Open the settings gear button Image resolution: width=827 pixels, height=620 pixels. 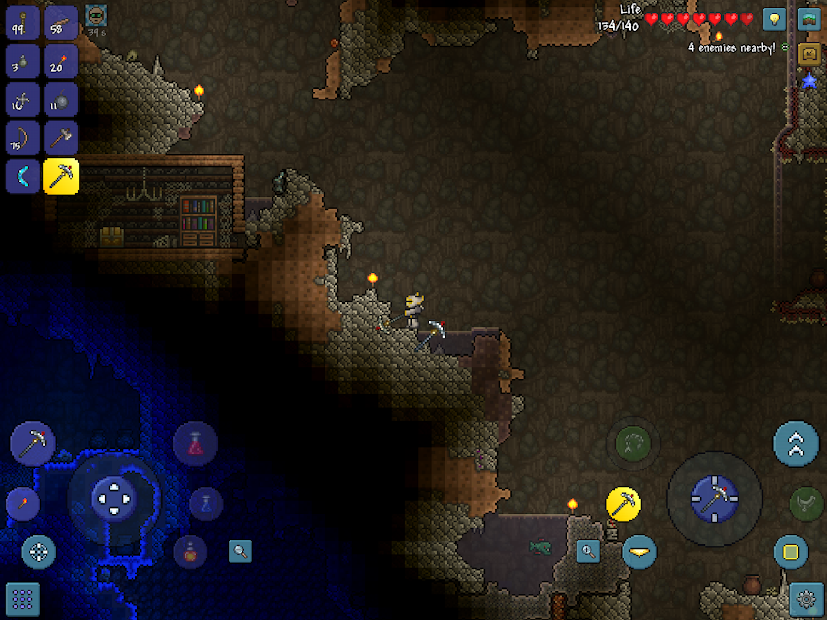click(806, 599)
